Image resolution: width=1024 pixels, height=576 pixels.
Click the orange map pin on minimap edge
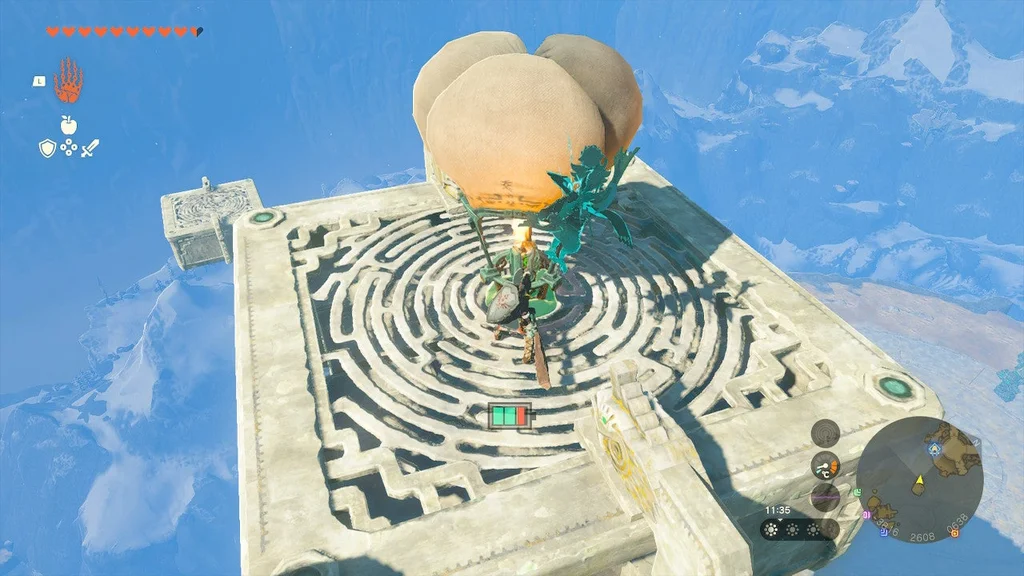point(955,534)
